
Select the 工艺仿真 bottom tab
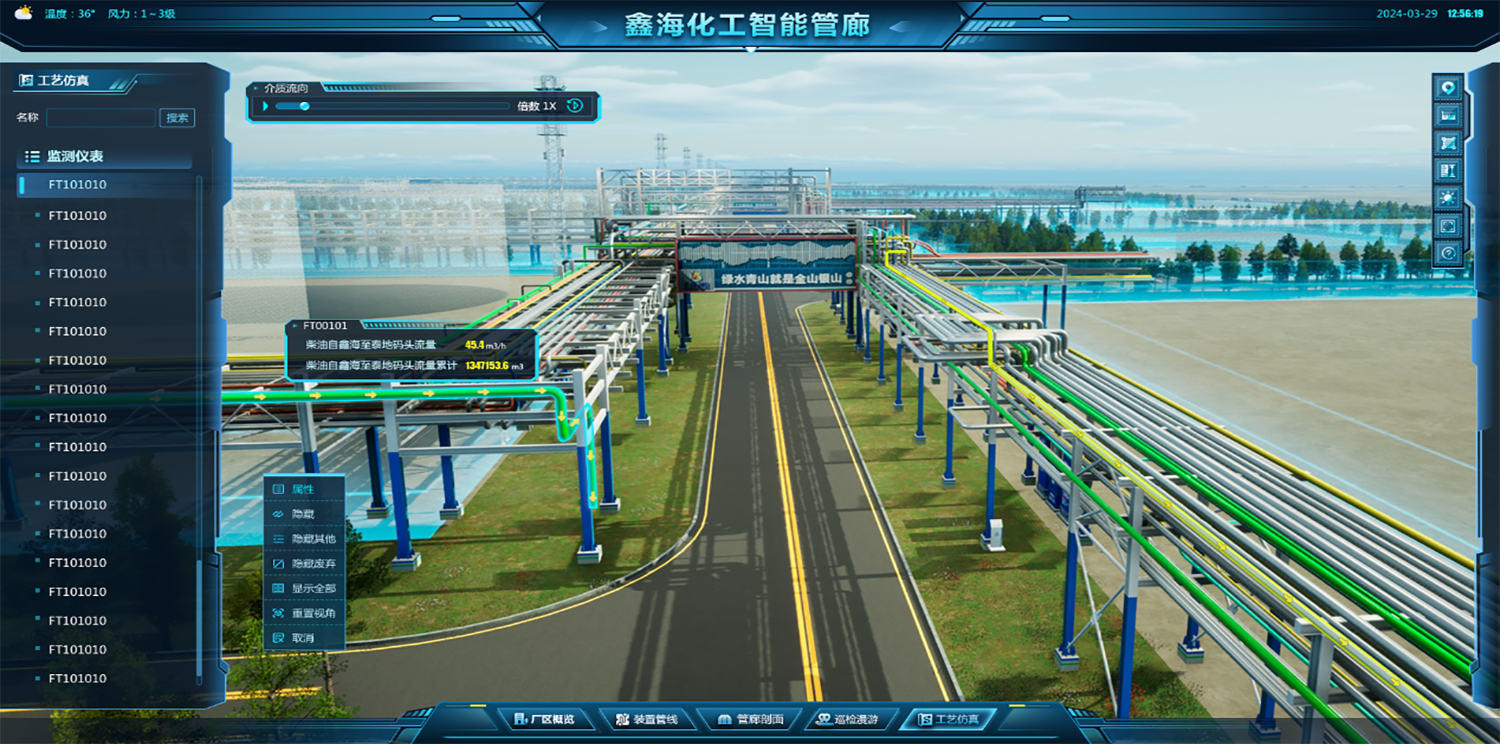pos(947,719)
